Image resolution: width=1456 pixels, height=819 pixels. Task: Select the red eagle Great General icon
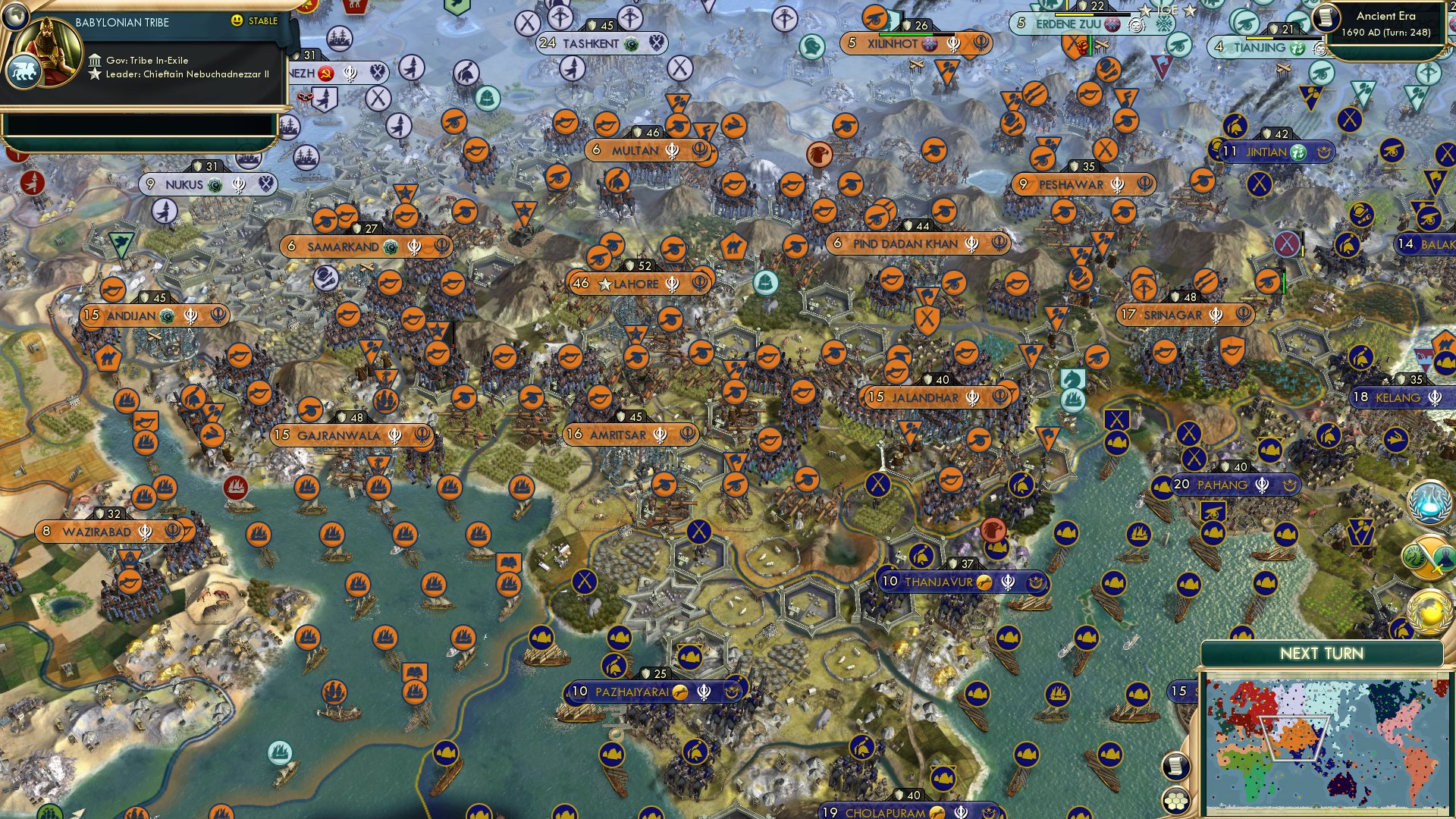click(993, 530)
